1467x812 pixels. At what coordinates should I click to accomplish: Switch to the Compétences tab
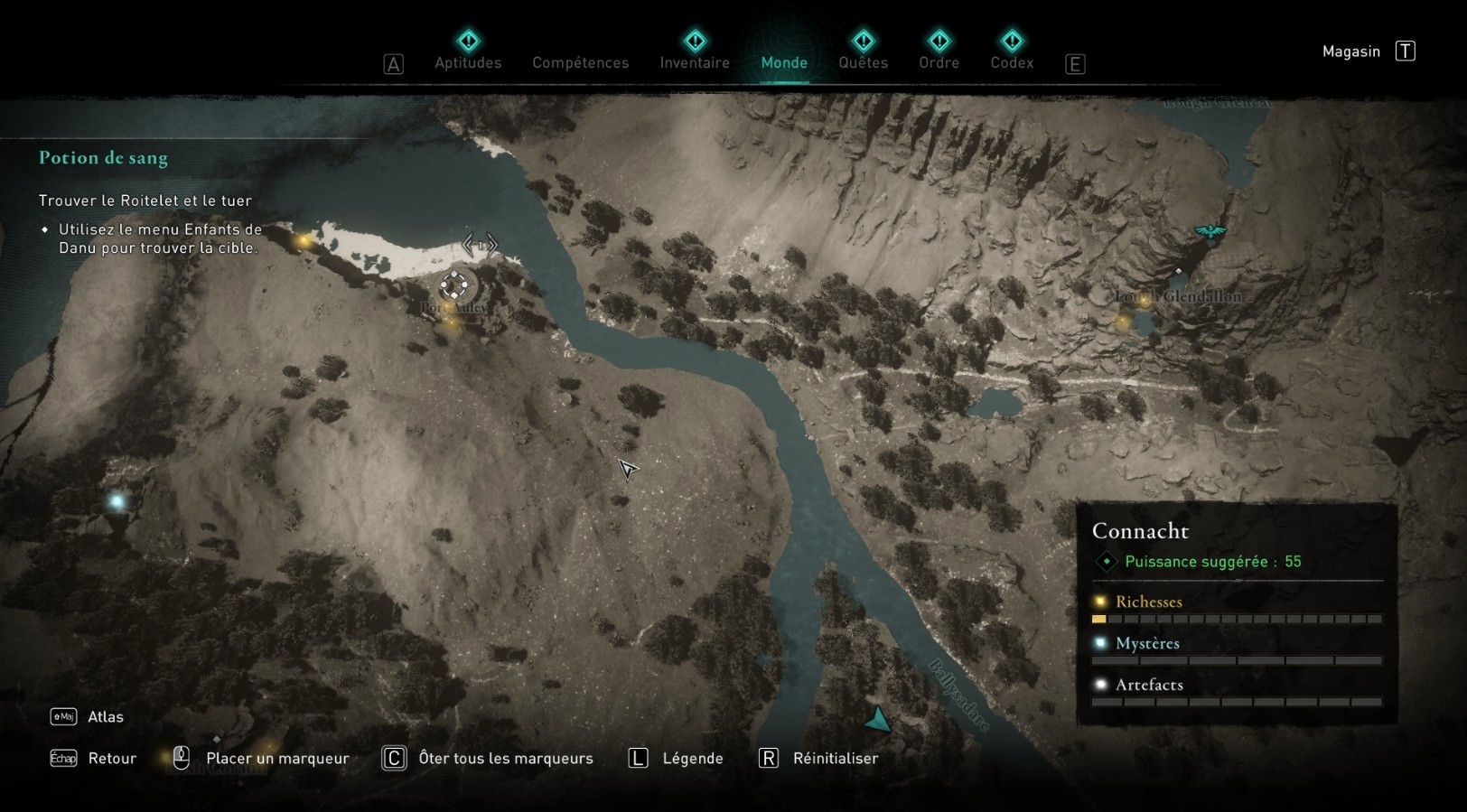(580, 63)
